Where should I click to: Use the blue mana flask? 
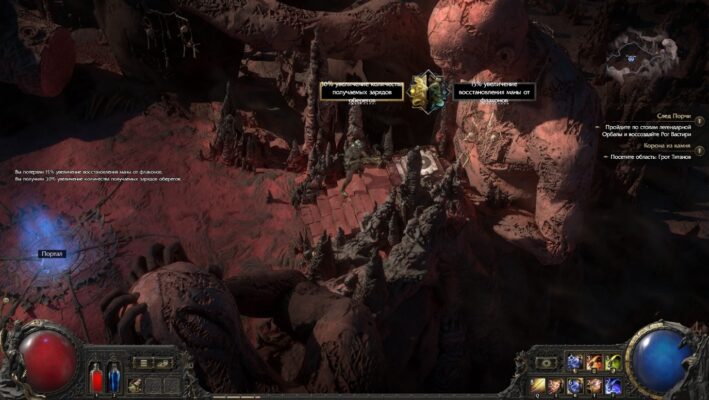(113, 378)
